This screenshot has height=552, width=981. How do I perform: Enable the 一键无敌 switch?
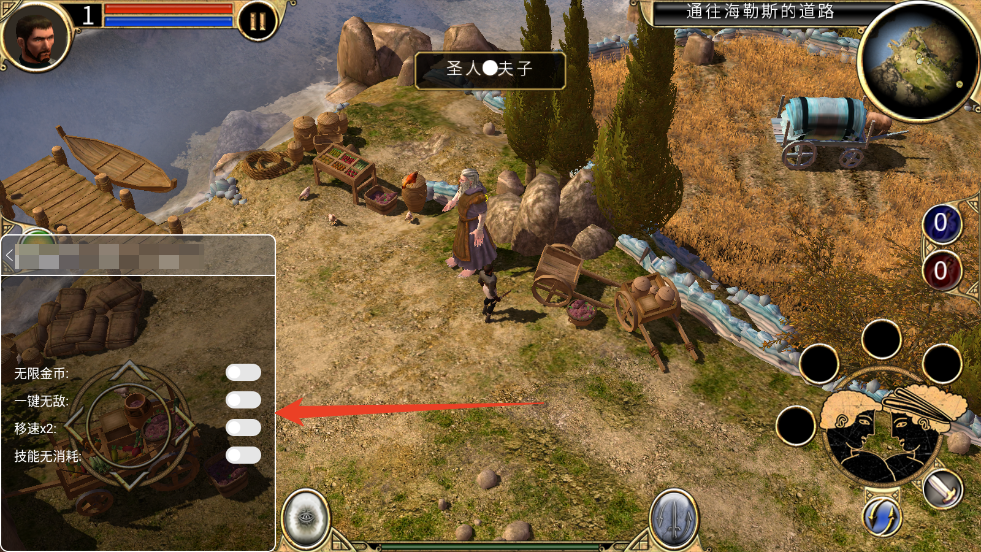coord(243,400)
